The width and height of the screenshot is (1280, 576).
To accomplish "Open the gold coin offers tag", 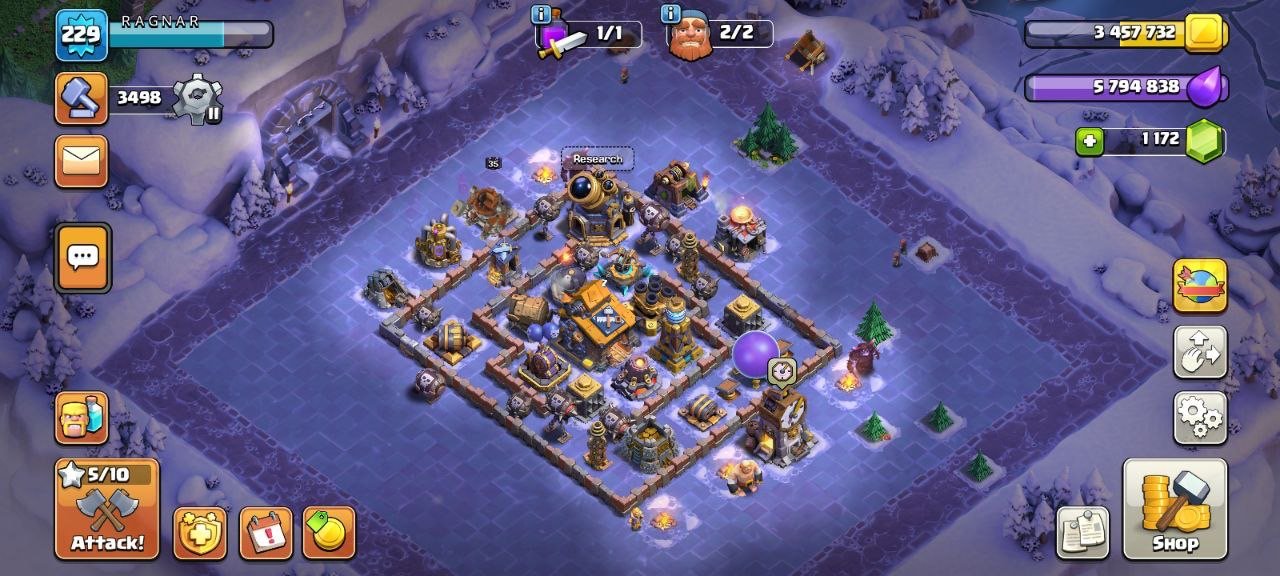I will 329,533.
